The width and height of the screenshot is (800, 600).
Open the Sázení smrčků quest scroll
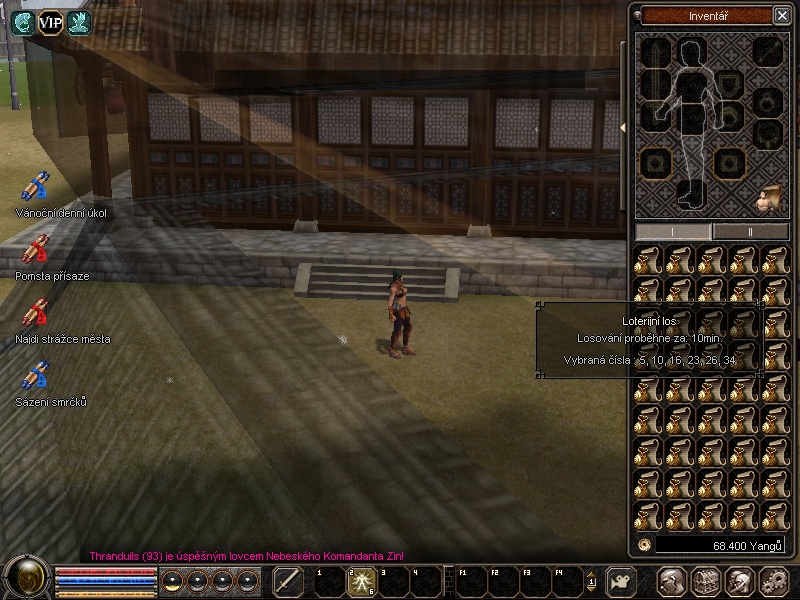point(37,377)
